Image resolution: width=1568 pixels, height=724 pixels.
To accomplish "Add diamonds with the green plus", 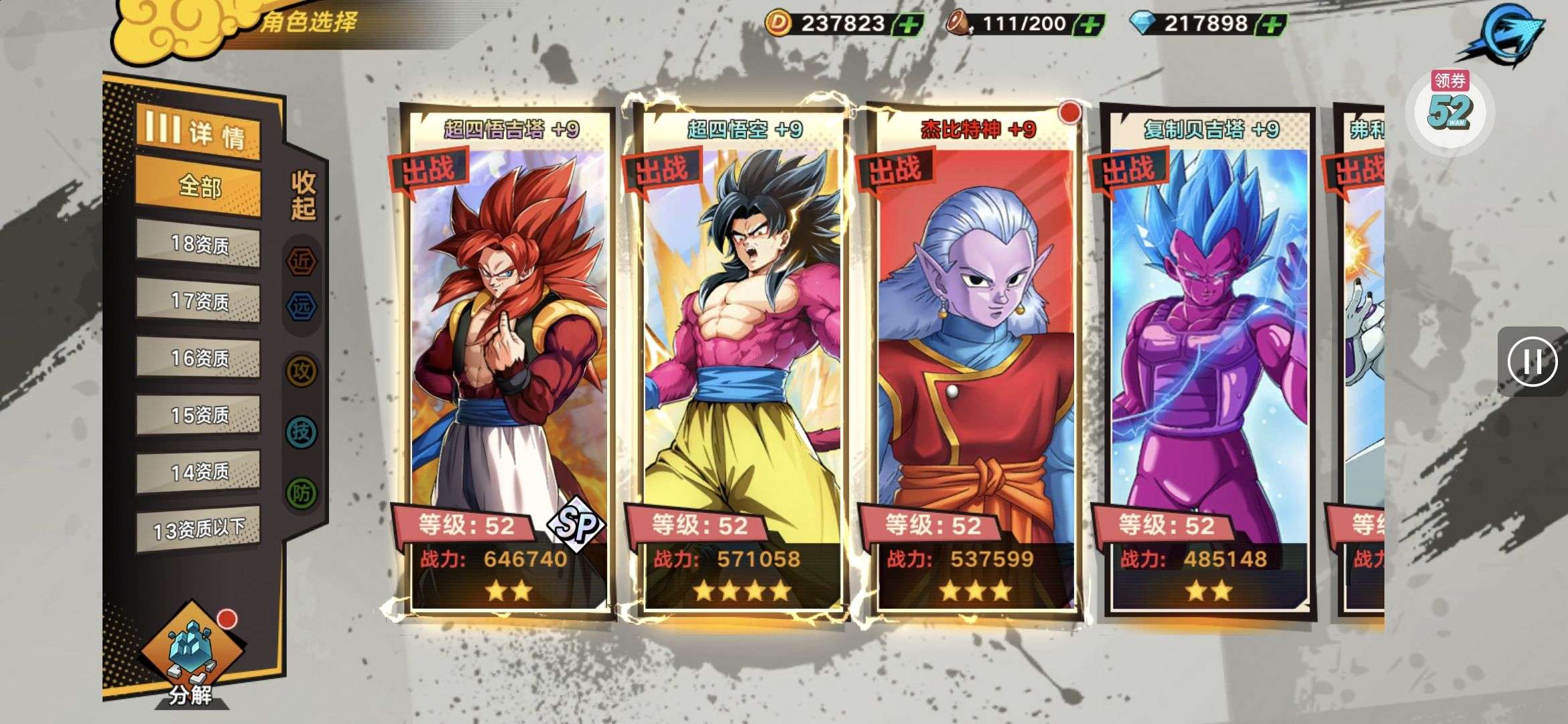I will click(1272, 25).
